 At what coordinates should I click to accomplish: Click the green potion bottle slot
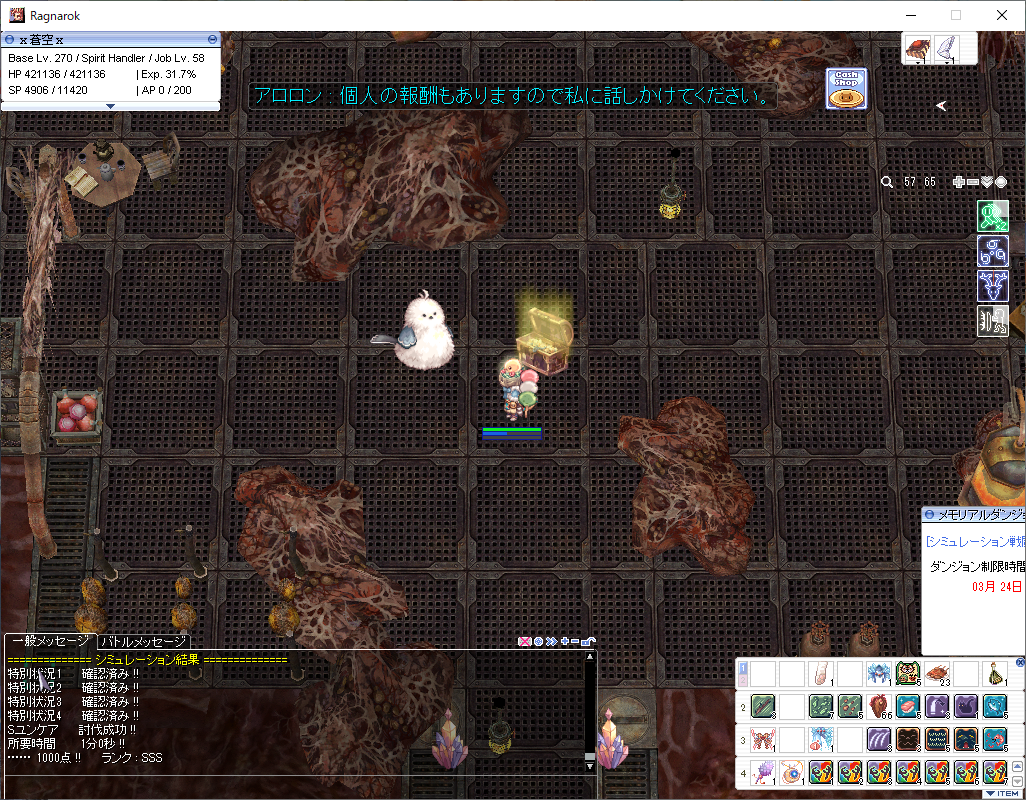[x=995, y=674]
